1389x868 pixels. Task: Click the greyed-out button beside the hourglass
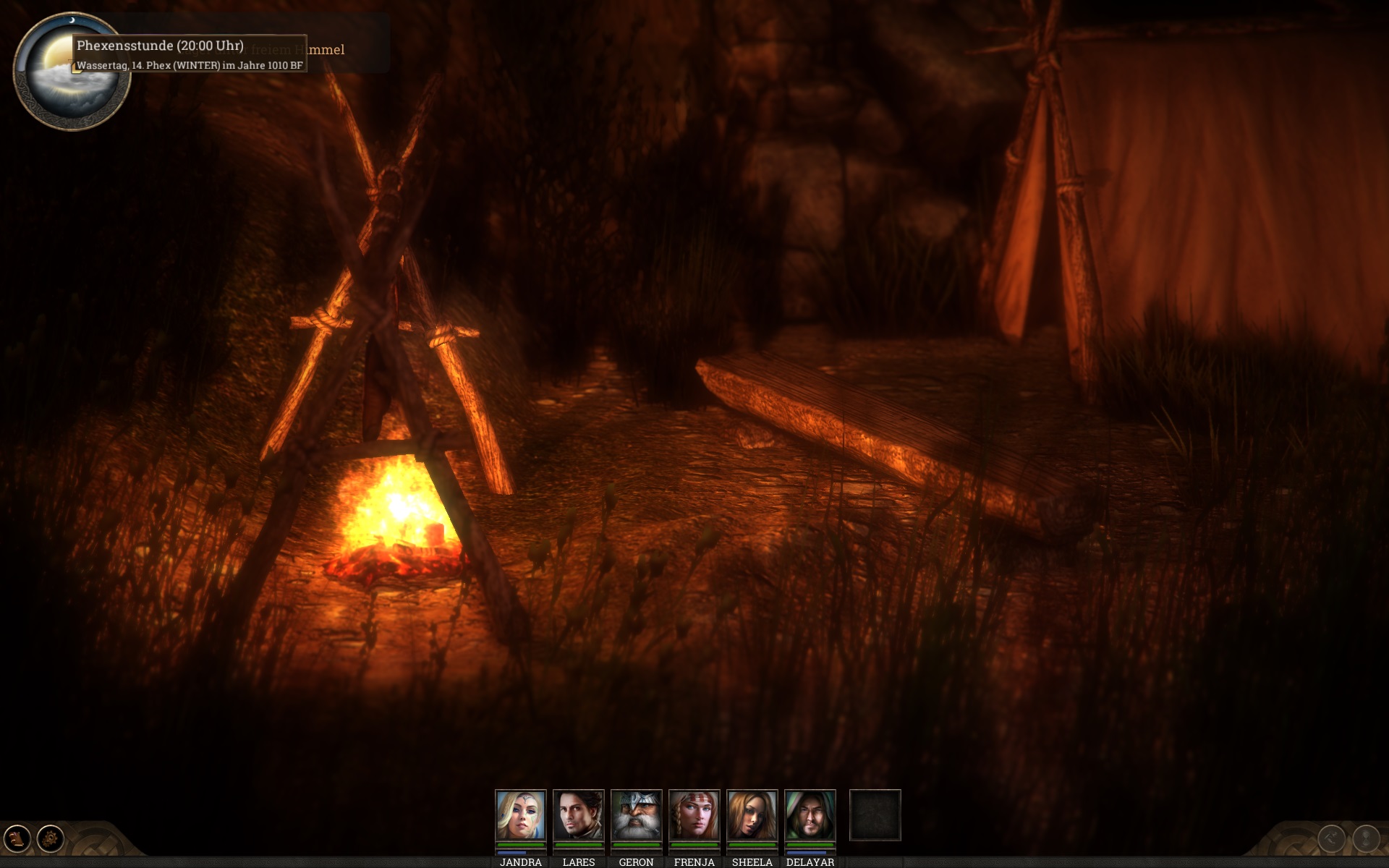pos(1332,839)
